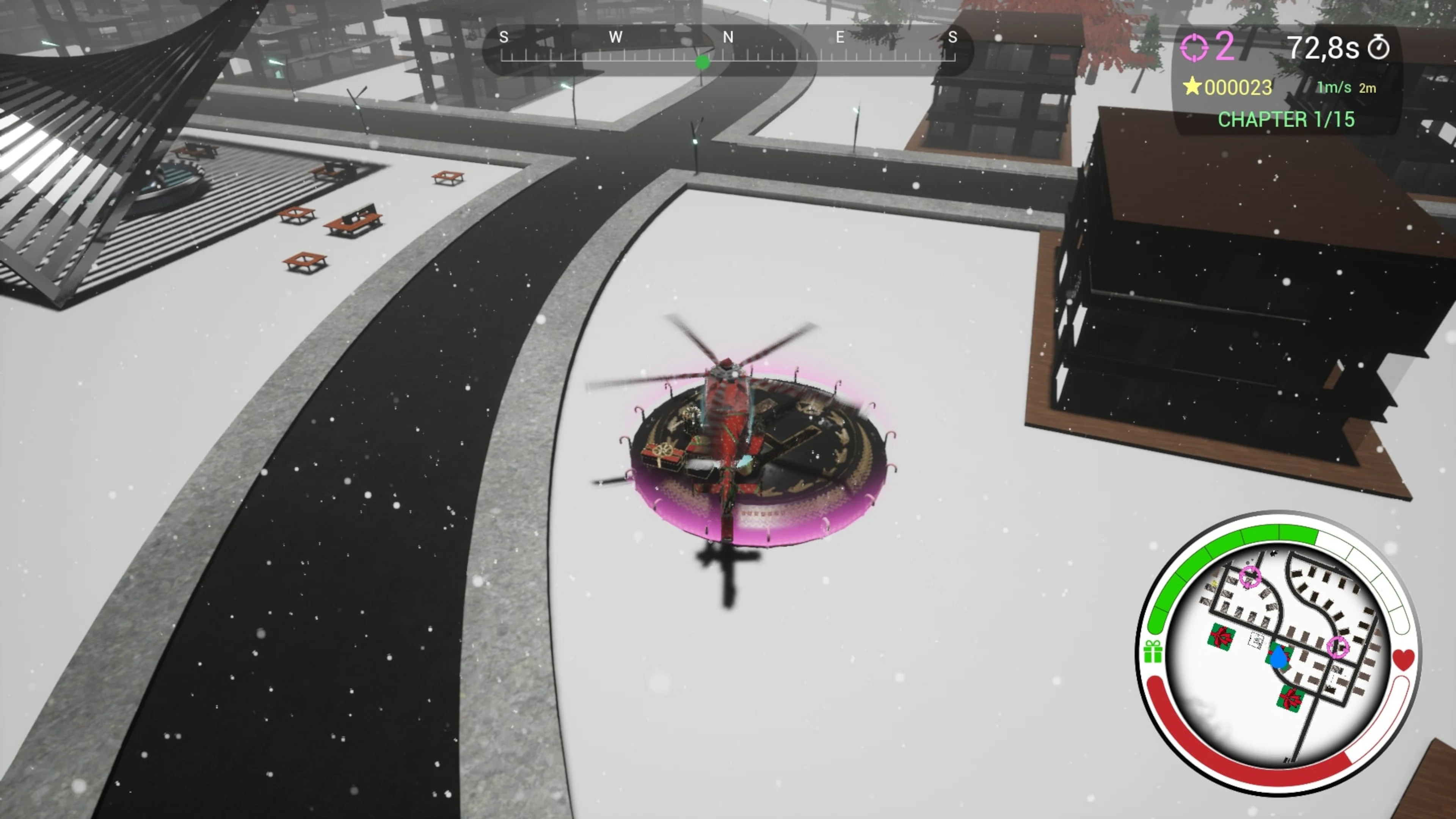This screenshot has width=1456, height=819.
Task: Select the N letter on the compass bar
Action: click(x=728, y=38)
